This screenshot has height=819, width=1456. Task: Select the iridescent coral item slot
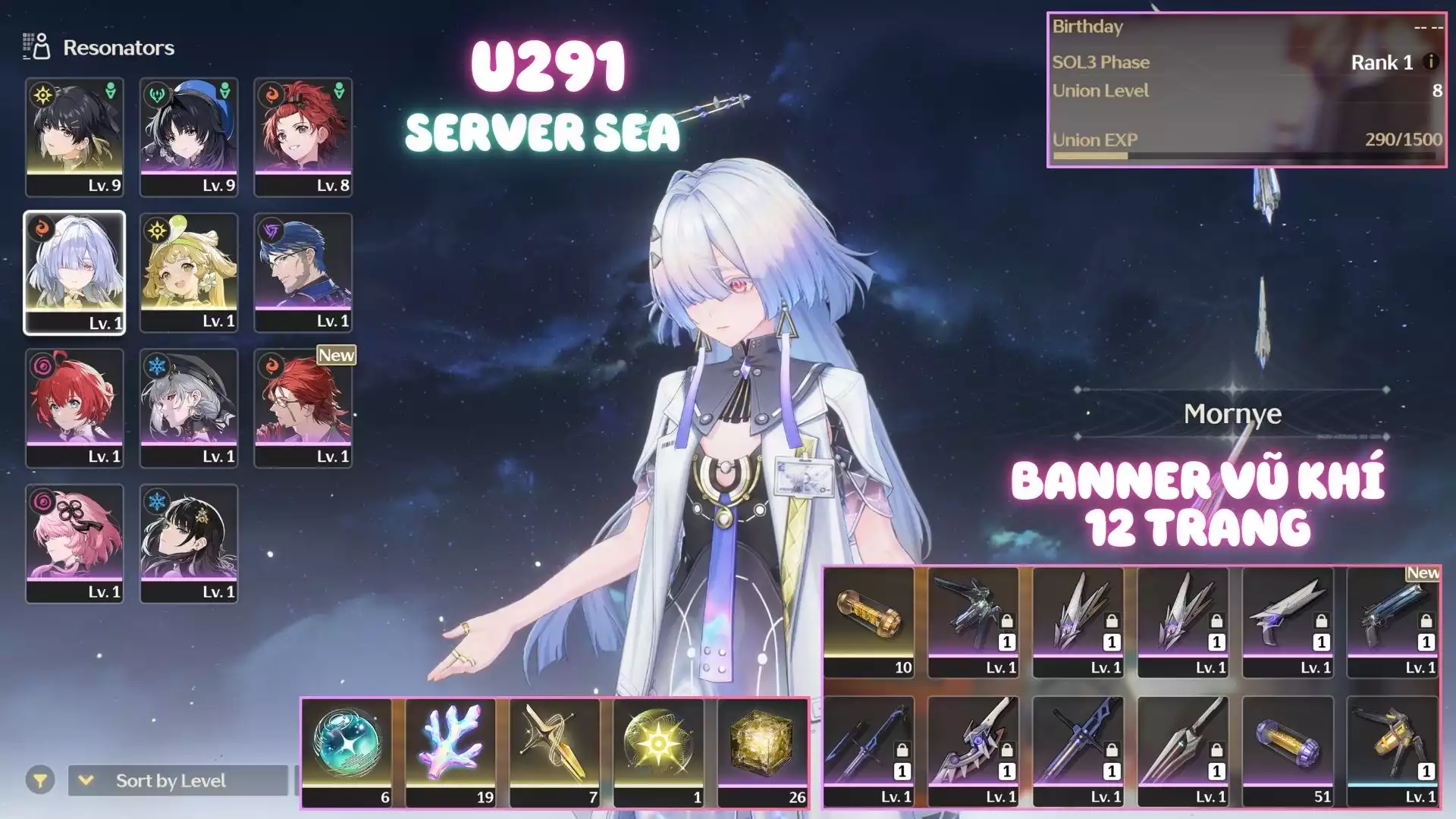450,752
